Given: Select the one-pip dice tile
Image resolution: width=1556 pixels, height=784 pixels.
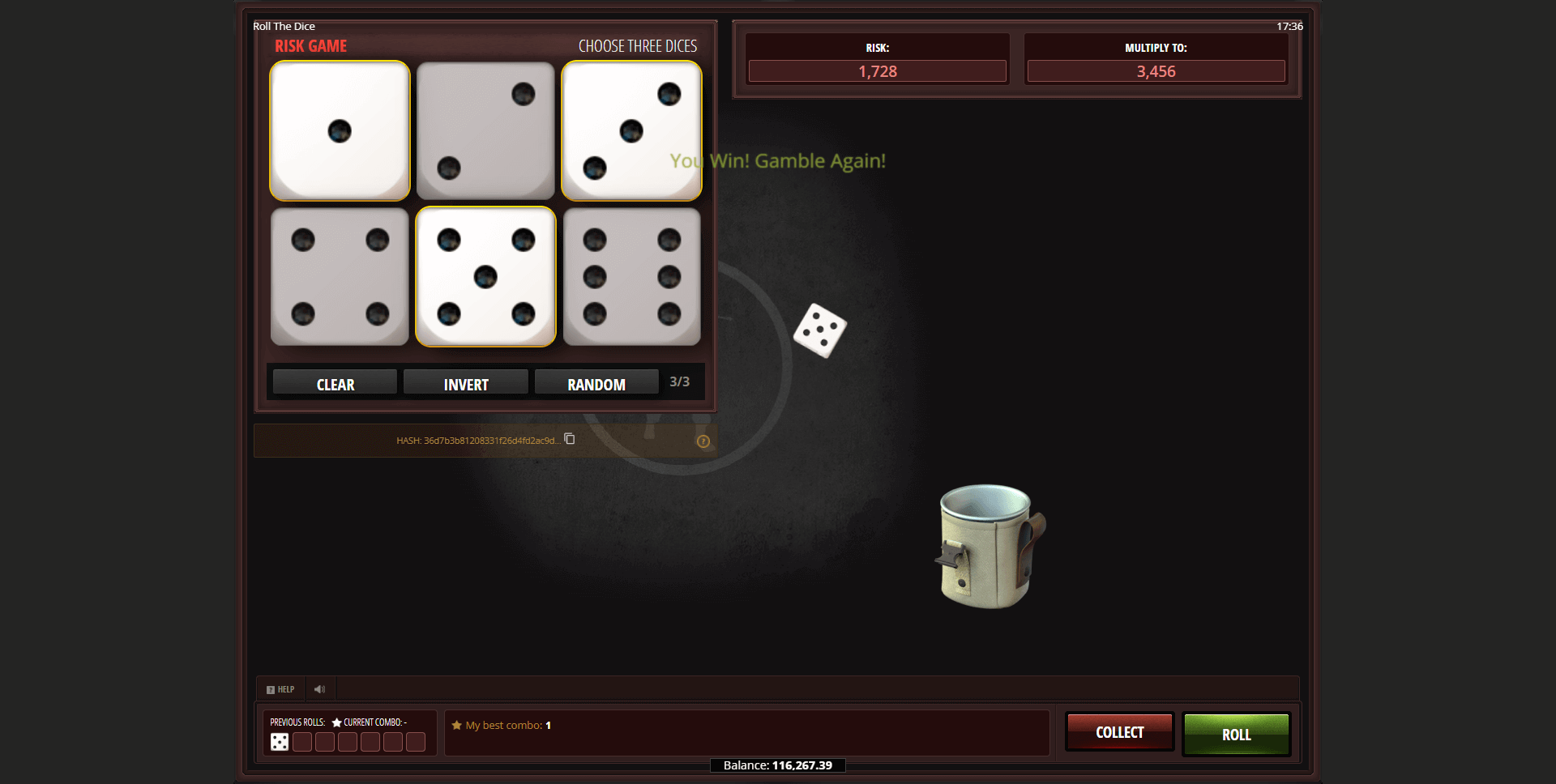Looking at the screenshot, I should pos(340,130).
